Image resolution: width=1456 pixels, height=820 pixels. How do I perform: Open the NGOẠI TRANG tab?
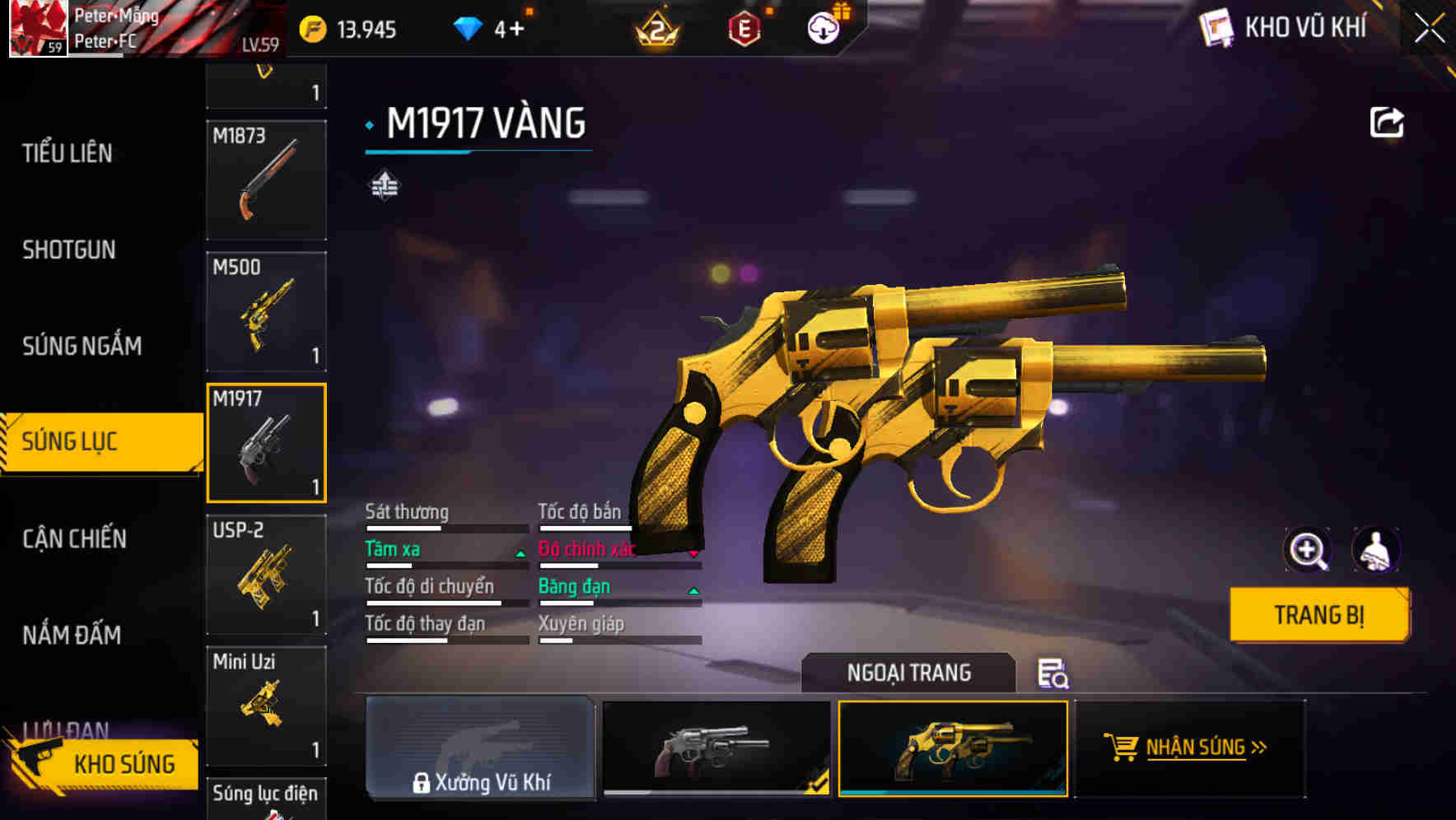[x=908, y=673]
